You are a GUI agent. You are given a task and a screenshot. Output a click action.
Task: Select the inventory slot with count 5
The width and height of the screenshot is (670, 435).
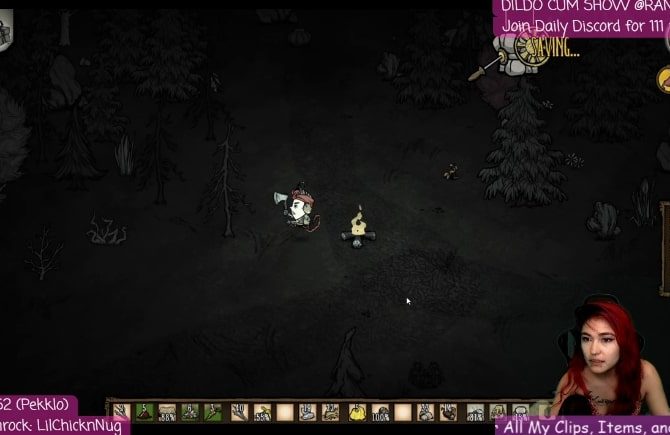click(x=144, y=411)
